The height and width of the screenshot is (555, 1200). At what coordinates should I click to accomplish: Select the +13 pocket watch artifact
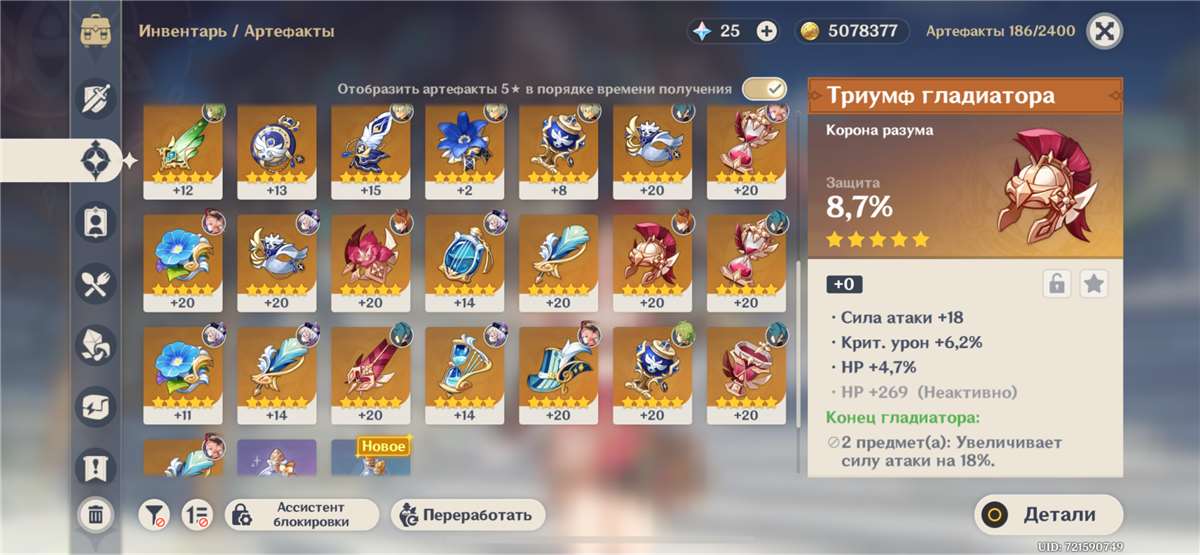coord(275,150)
